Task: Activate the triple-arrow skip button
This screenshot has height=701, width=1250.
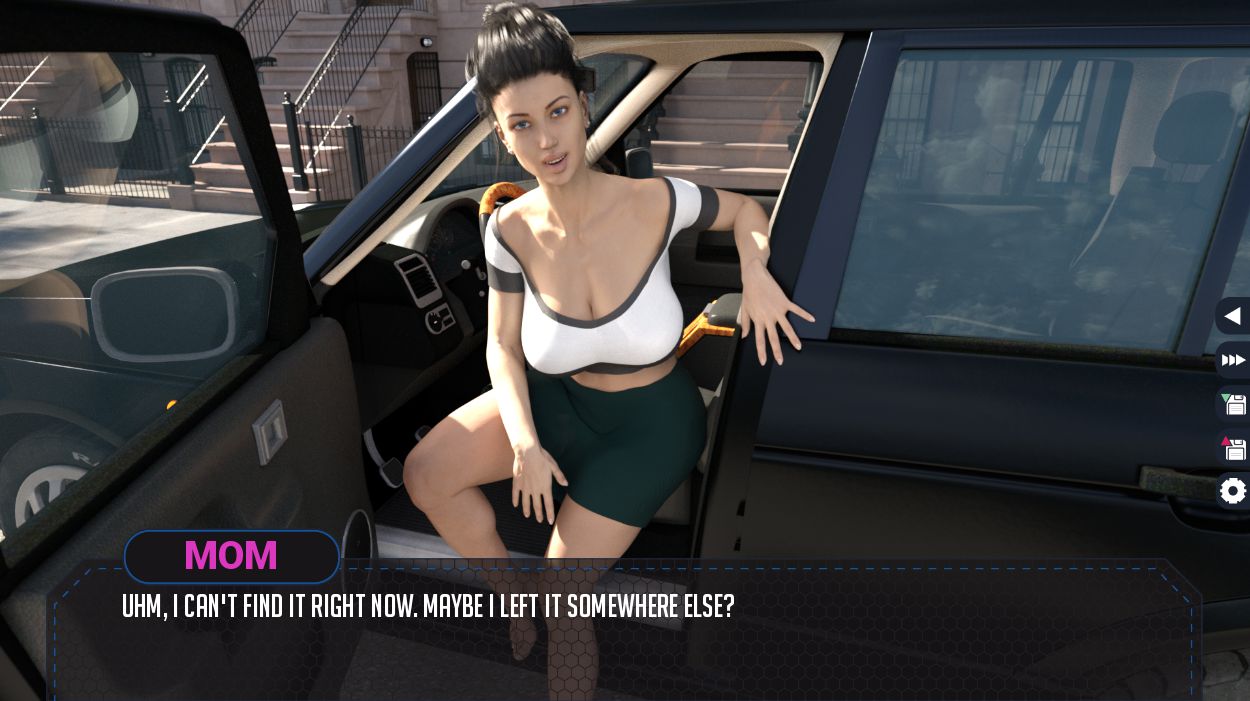Action: (x=1233, y=360)
